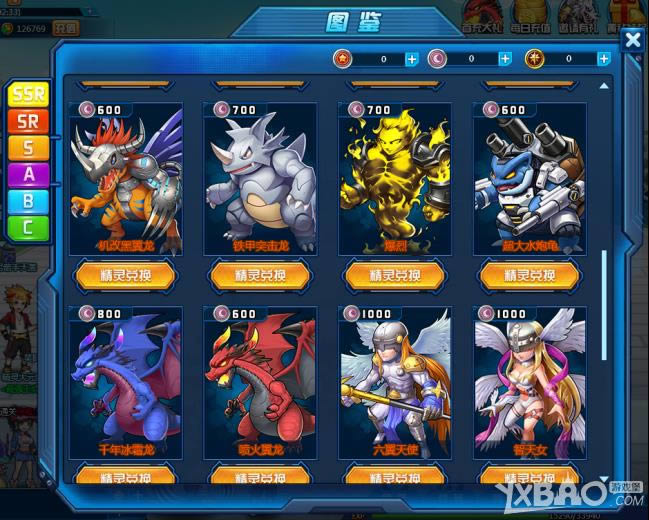
Task: Show the A rarity tab
Action: (x=28, y=175)
